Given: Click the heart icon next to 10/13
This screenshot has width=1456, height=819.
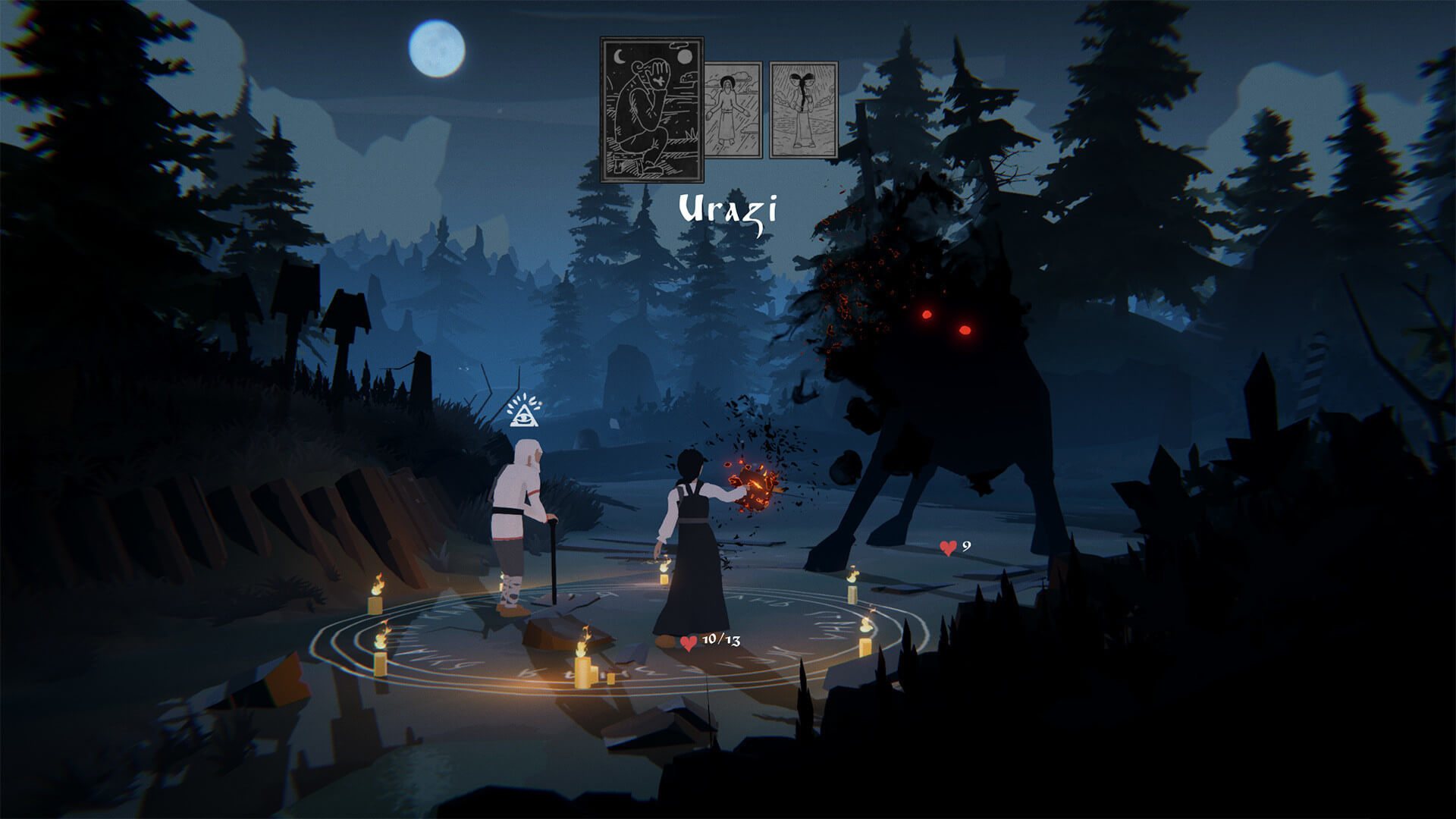Looking at the screenshot, I should tap(689, 641).
